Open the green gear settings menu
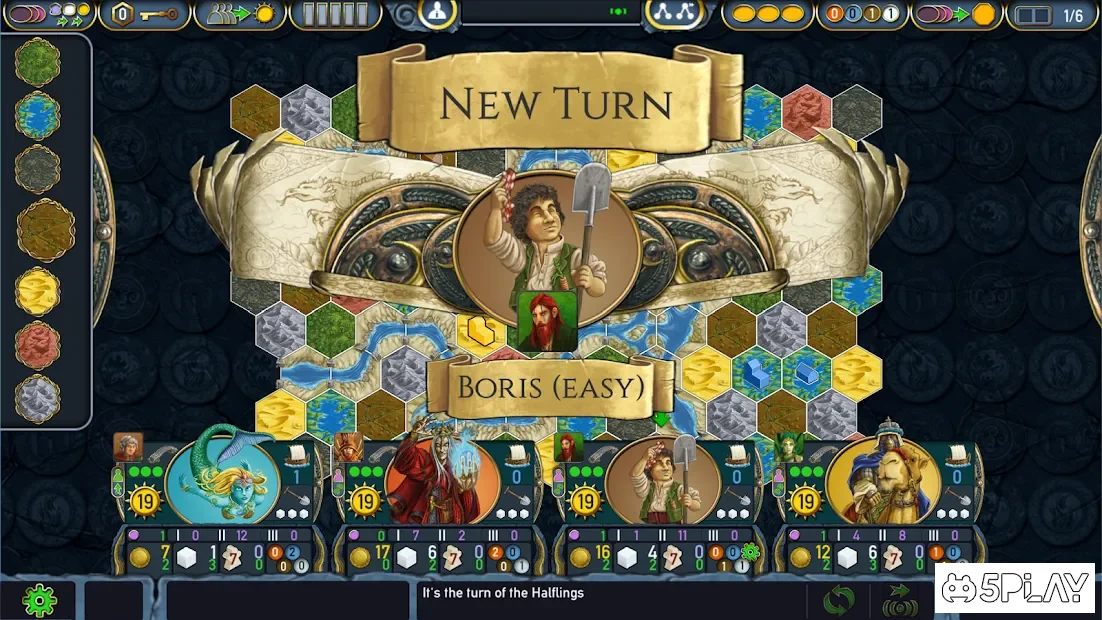Image resolution: width=1102 pixels, height=620 pixels. pyautogui.click(x=39, y=600)
